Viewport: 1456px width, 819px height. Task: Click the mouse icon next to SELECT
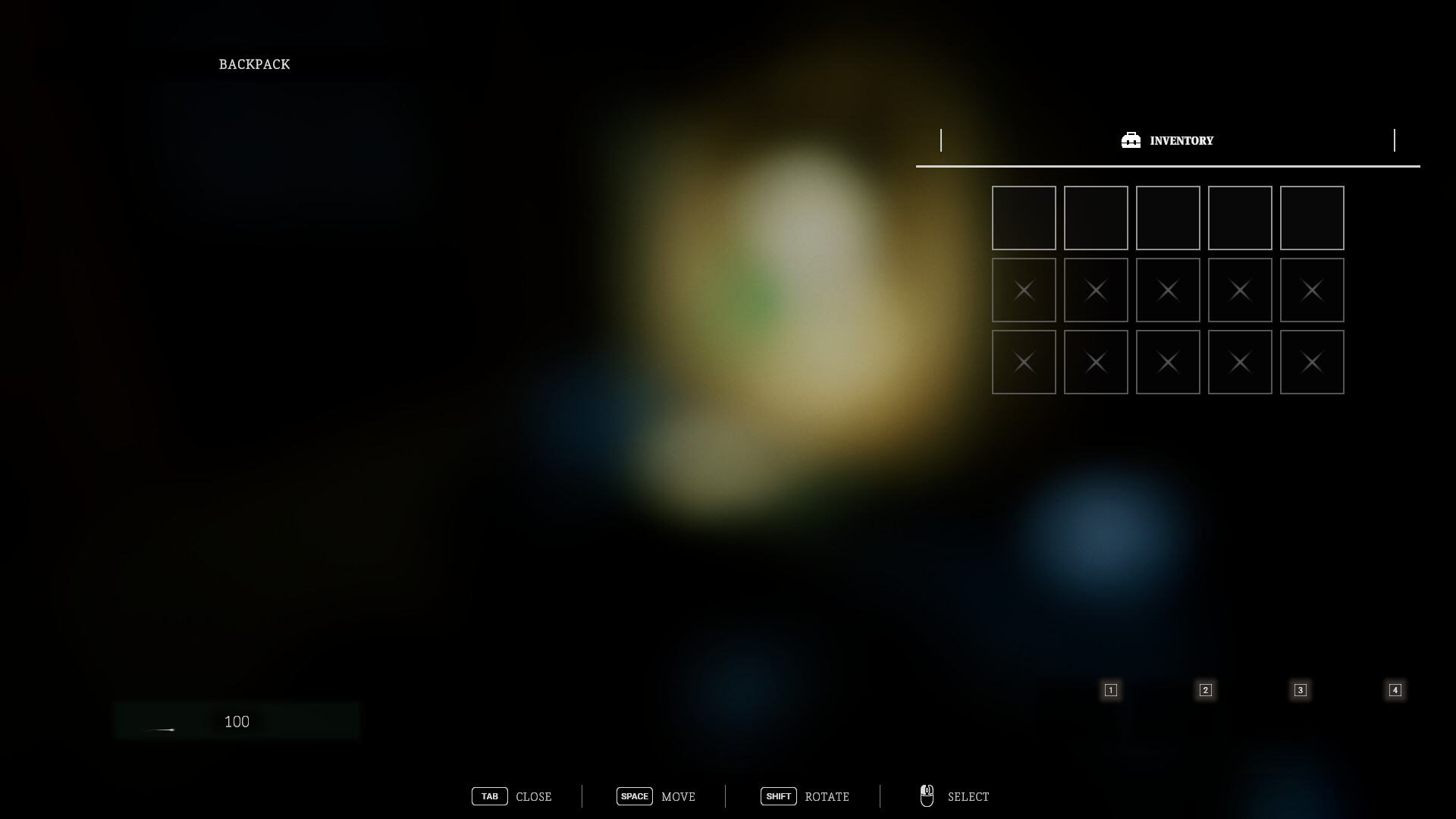click(x=927, y=796)
